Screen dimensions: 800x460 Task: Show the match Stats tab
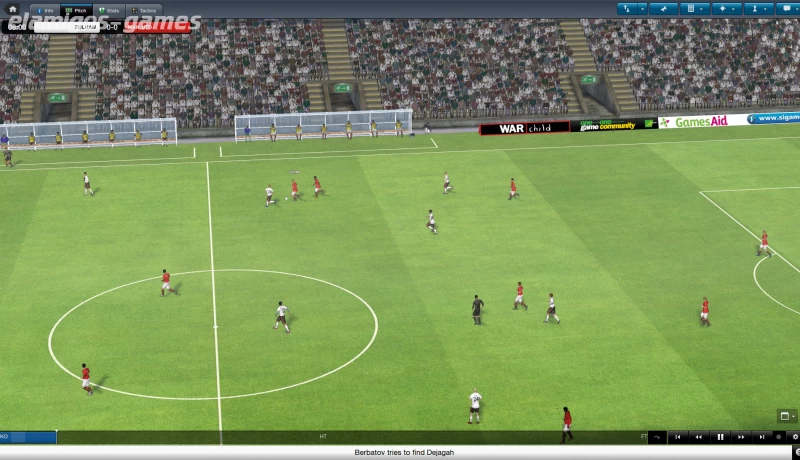coord(110,9)
